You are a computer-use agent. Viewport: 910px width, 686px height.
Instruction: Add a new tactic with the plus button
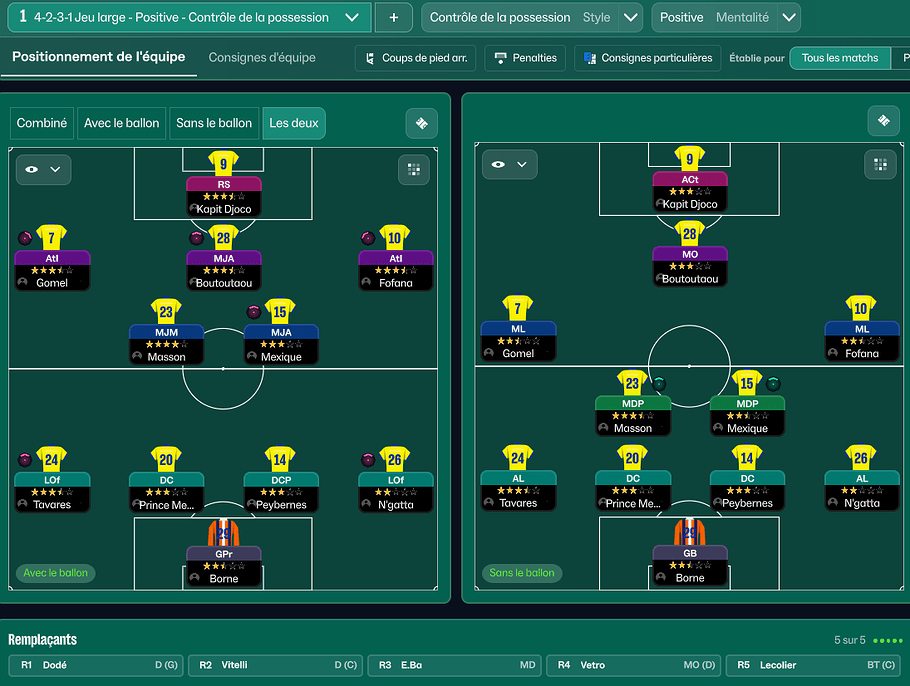[394, 17]
